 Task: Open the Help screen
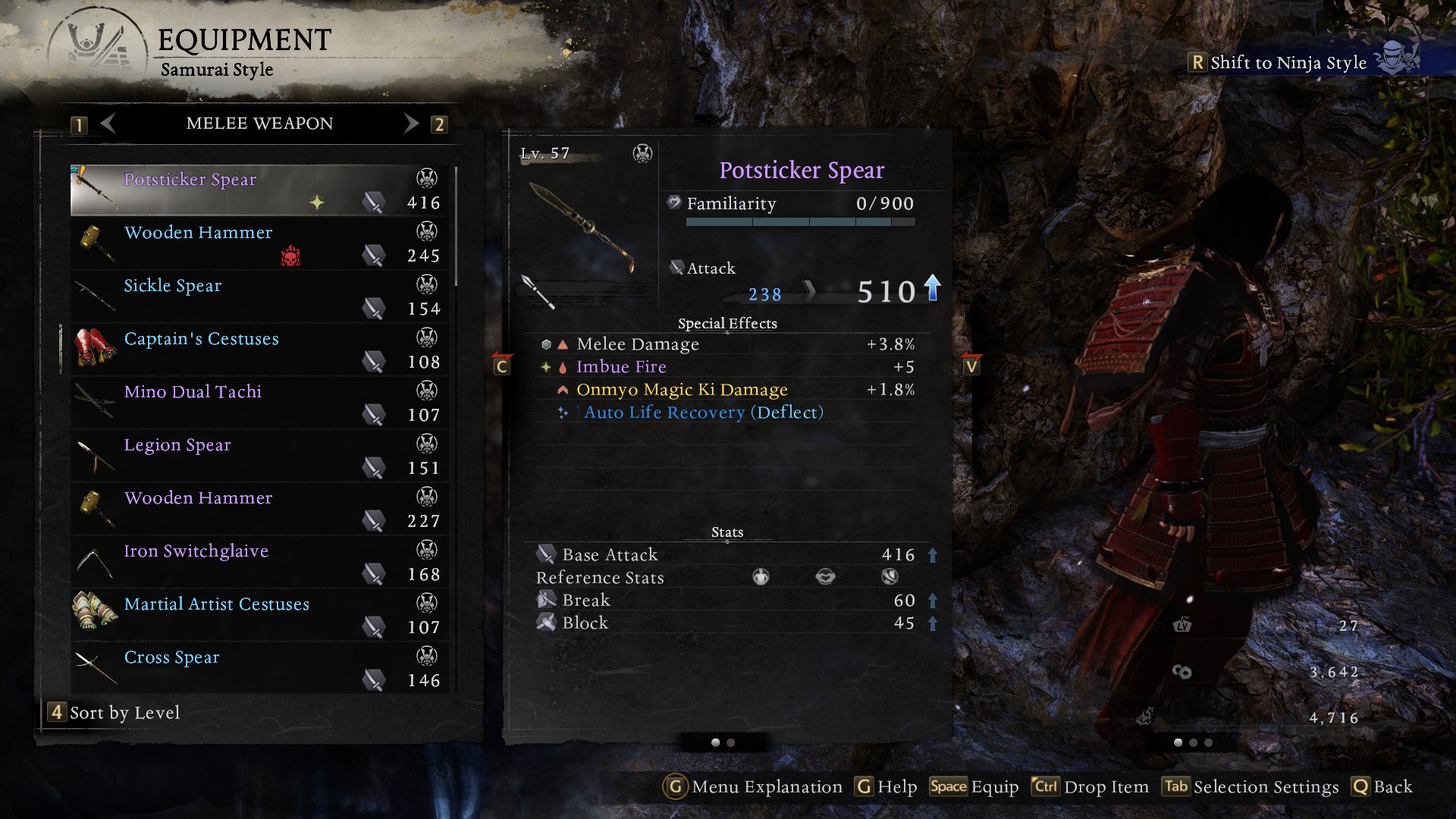pos(886,787)
